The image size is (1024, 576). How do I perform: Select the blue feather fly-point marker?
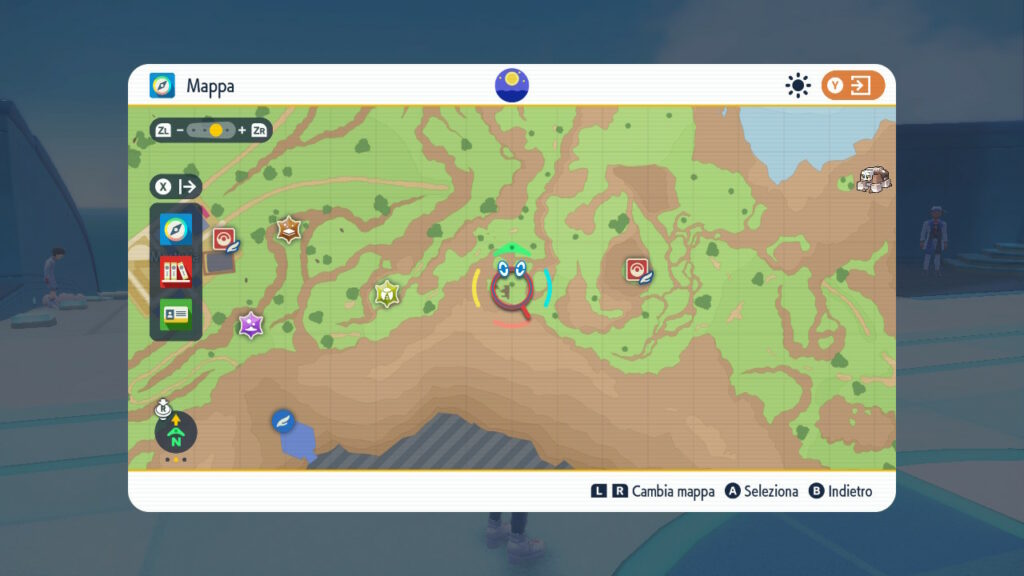click(283, 421)
